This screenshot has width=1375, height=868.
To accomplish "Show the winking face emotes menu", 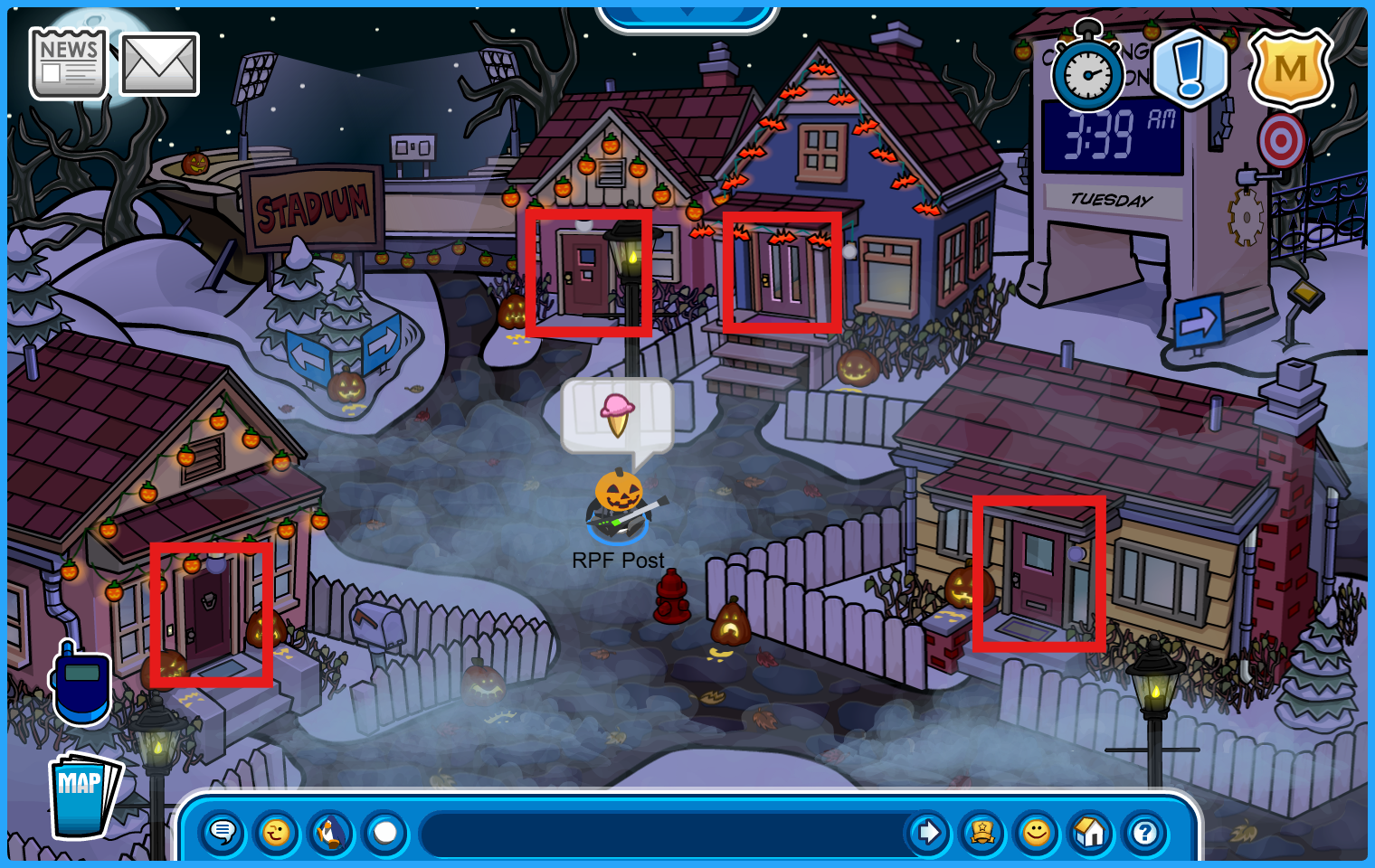I will 277,832.
